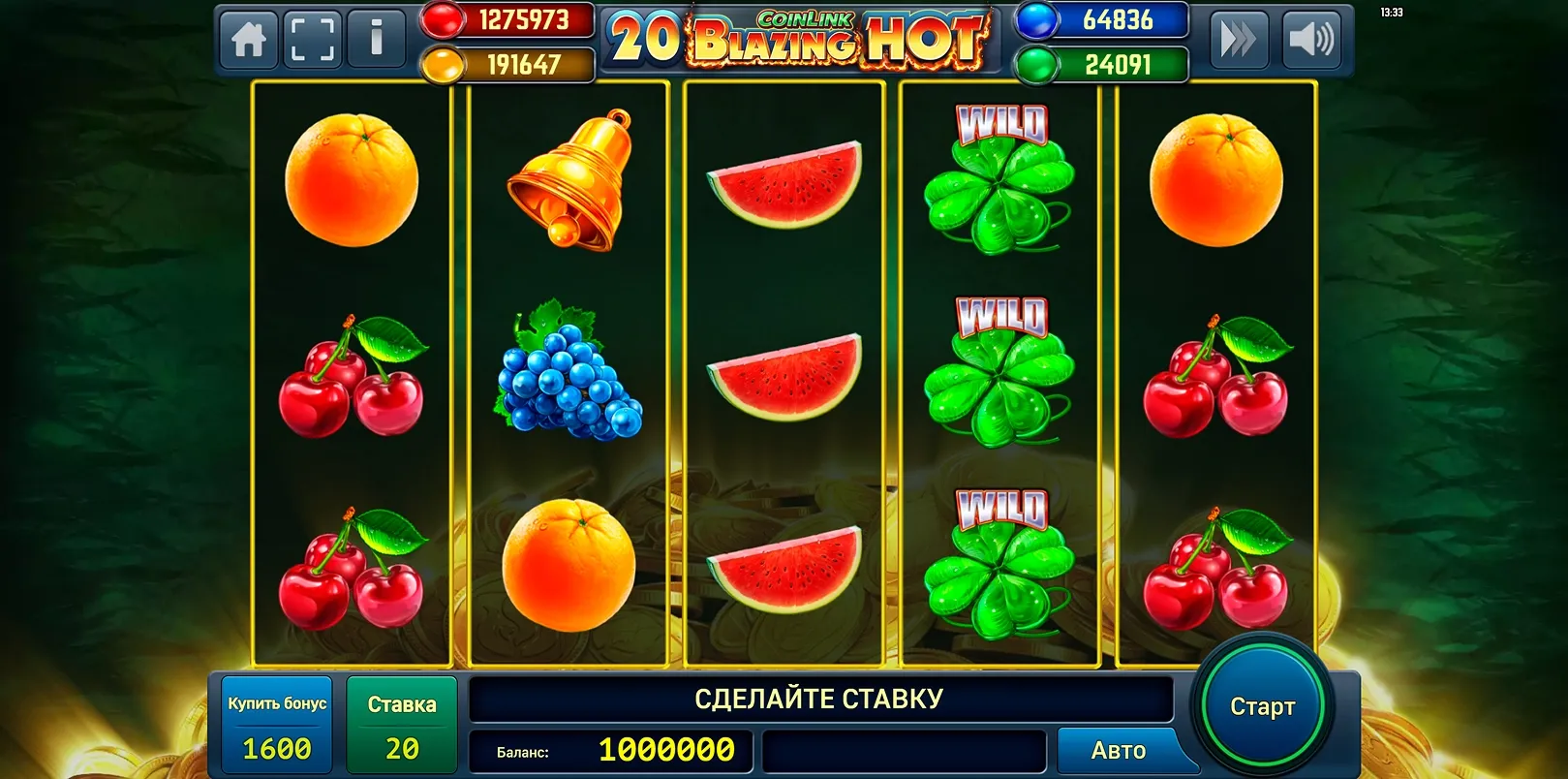Click the СДЕЛАЙТЕ СТАВКУ message bar
Image resolution: width=1568 pixels, height=779 pixels.
[x=820, y=696]
